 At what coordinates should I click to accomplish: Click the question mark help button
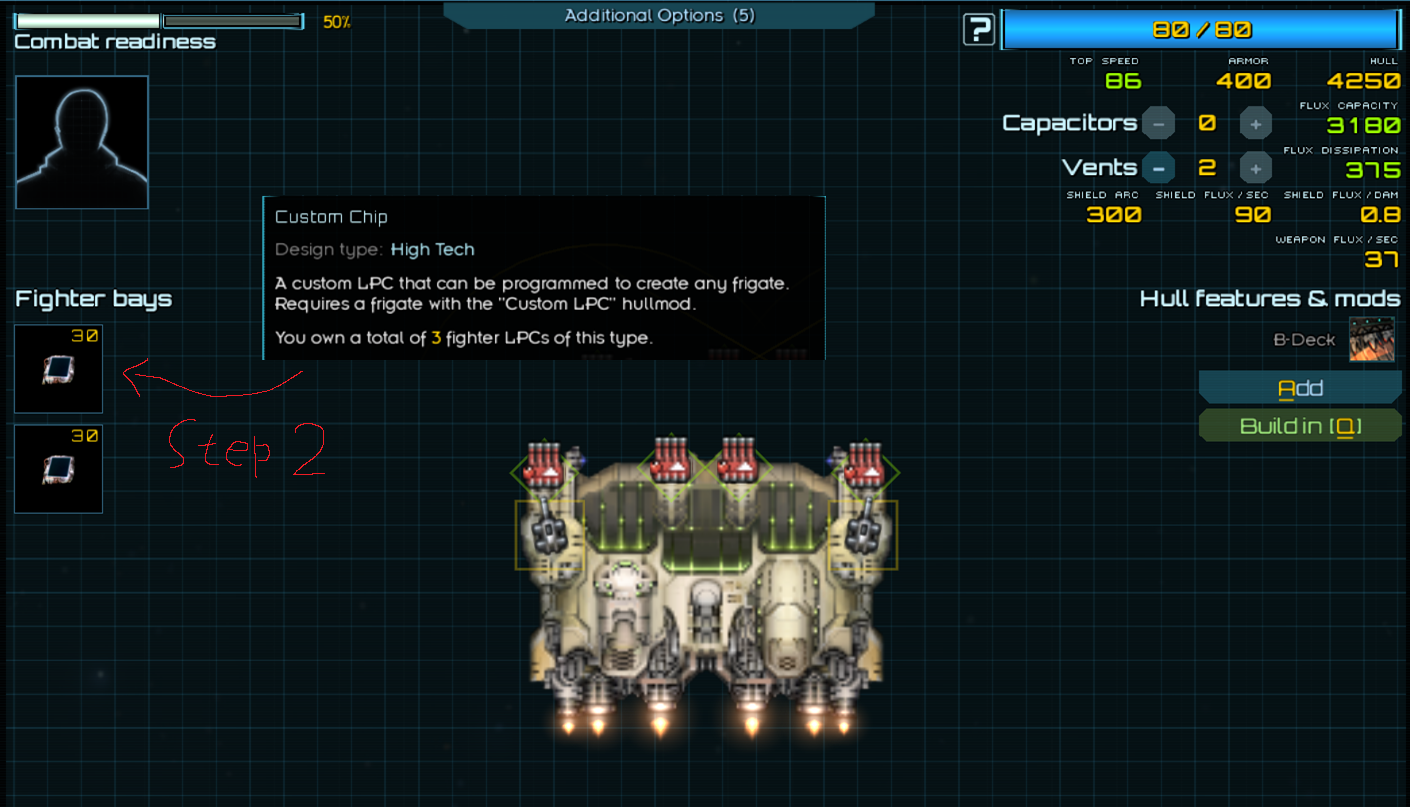pos(978,30)
